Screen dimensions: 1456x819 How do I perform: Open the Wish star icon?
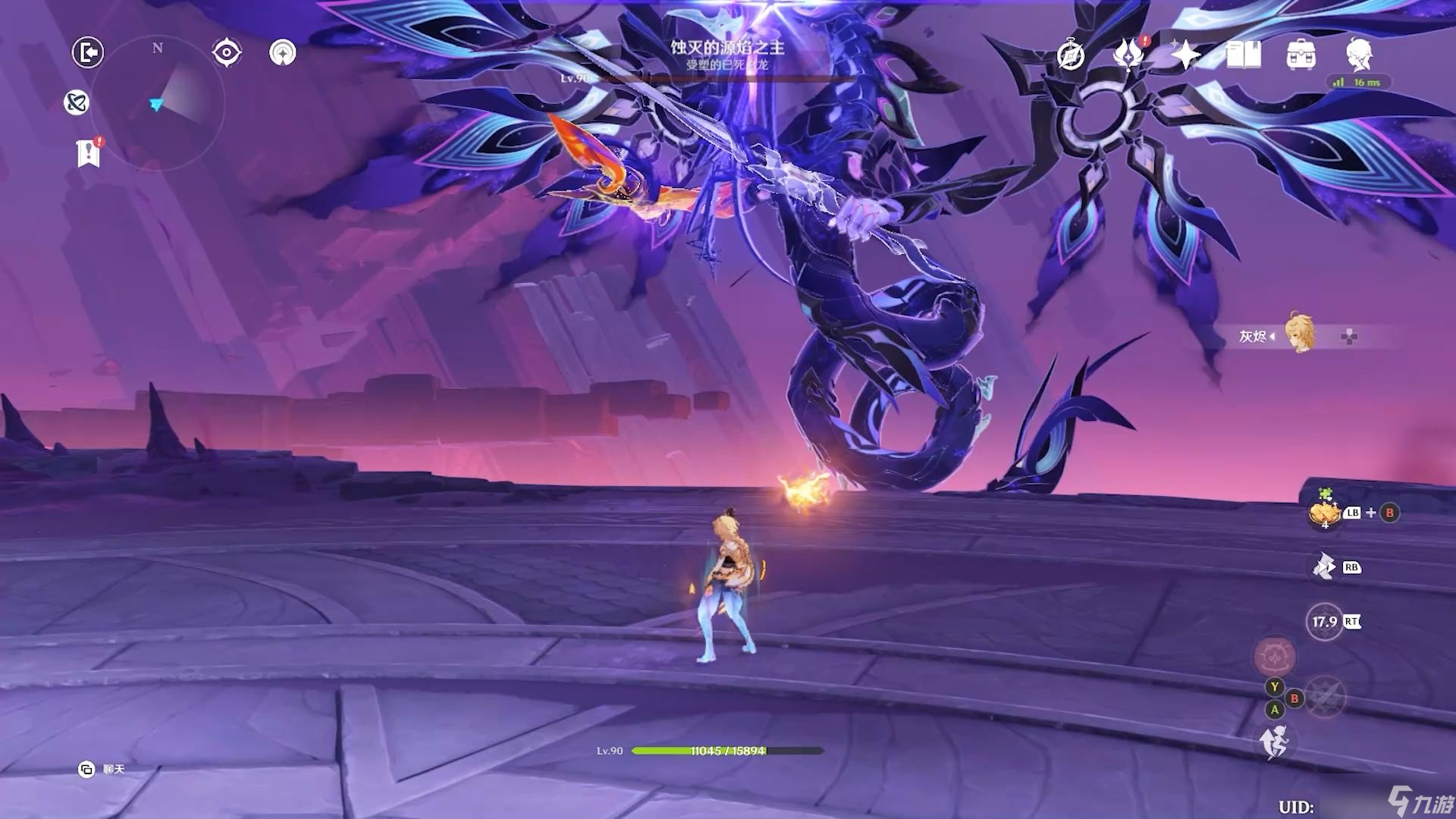click(x=1185, y=55)
